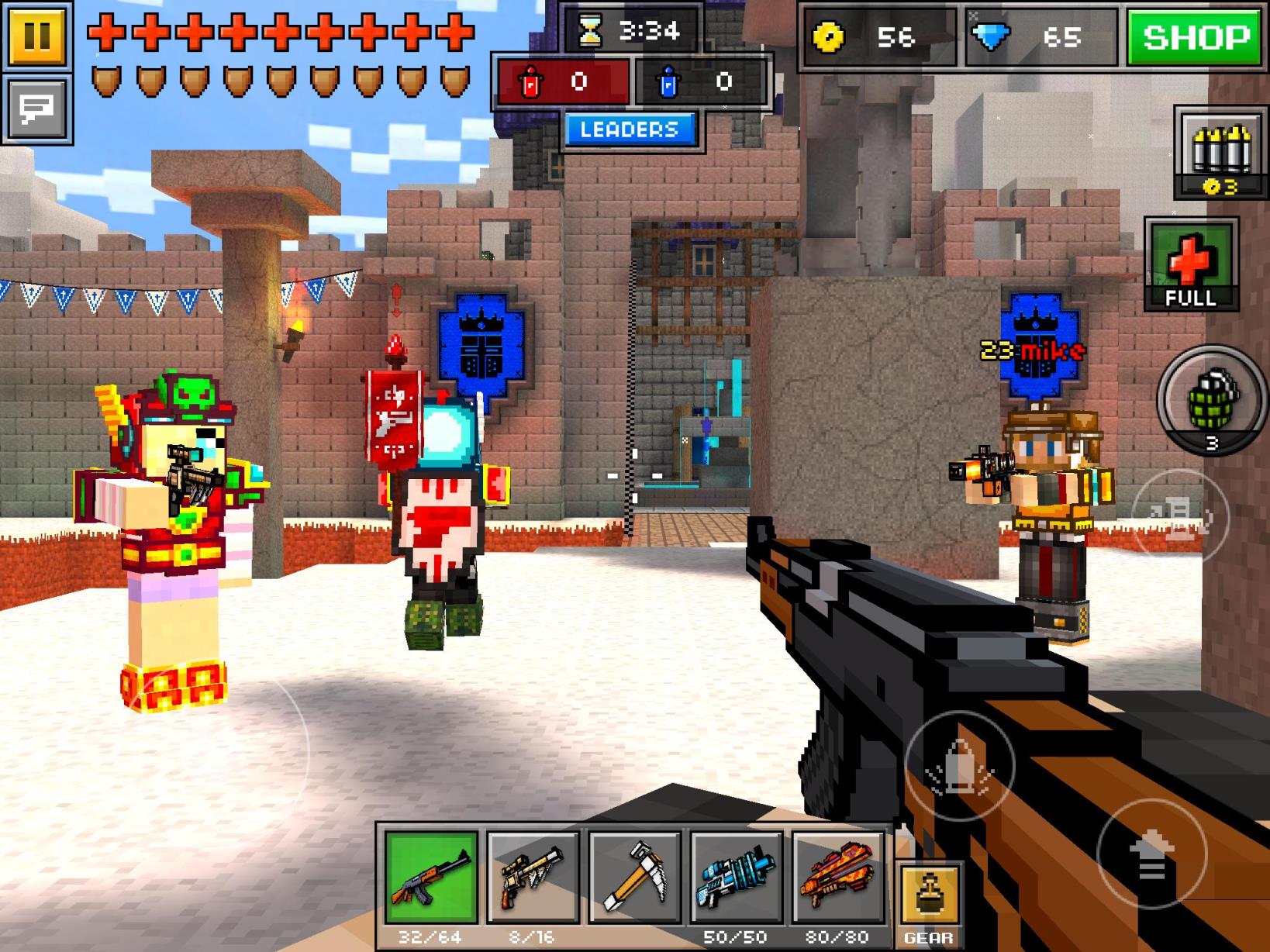Tap the bullet reload button
The height and width of the screenshot is (952, 1270).
click(960, 766)
